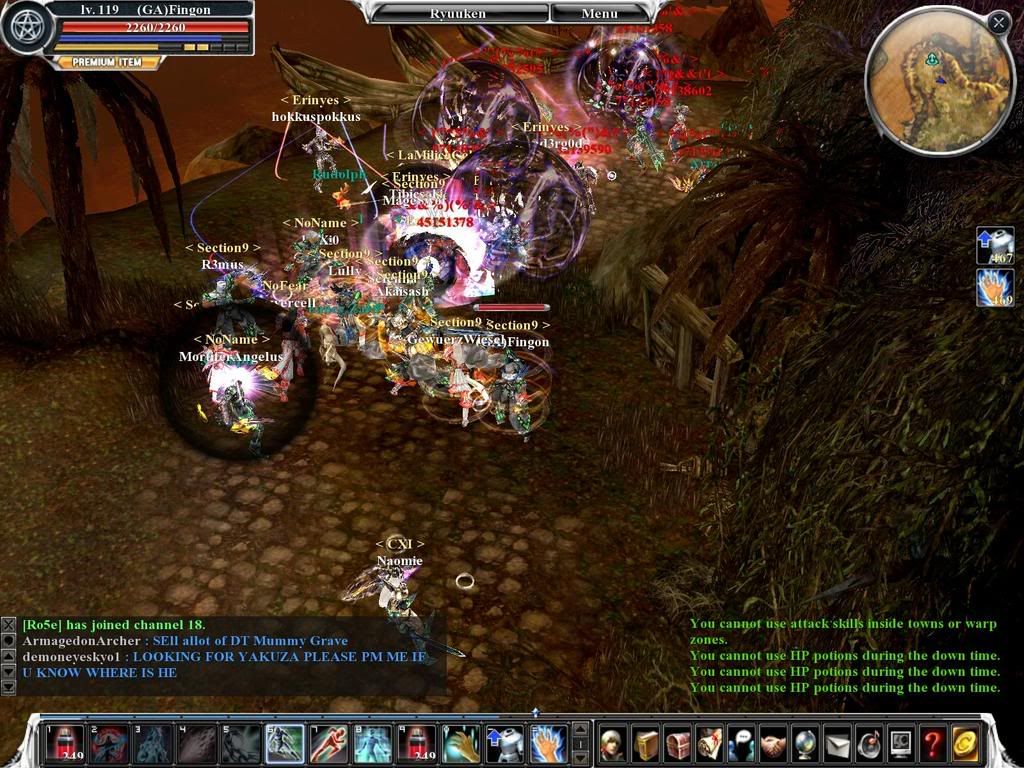
Task: Open the quest scroll icon
Action: point(710,743)
